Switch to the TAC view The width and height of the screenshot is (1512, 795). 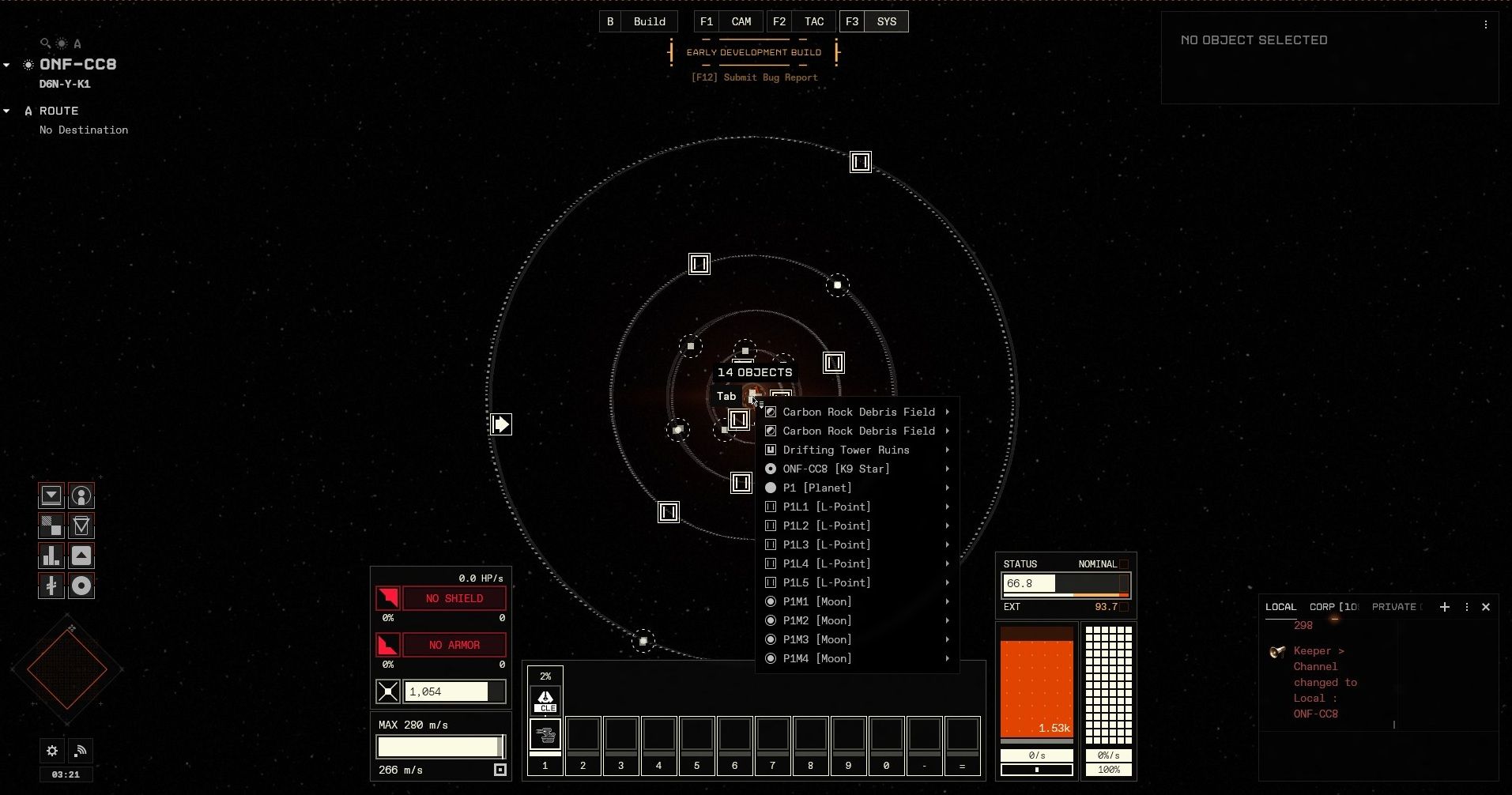tap(813, 22)
